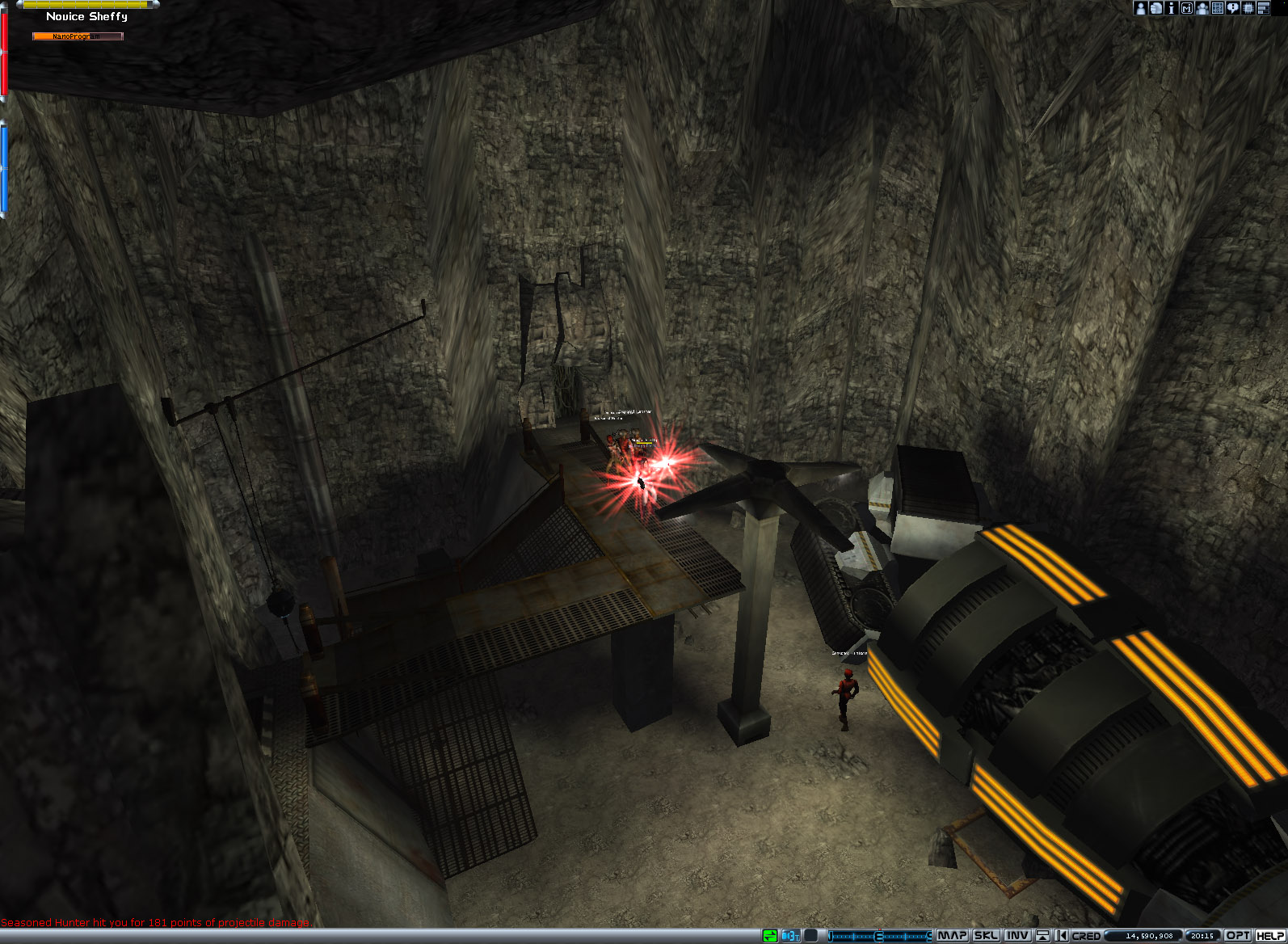Open the INV inventory window
Screen dimensions: 1288x944
(x=1017, y=935)
